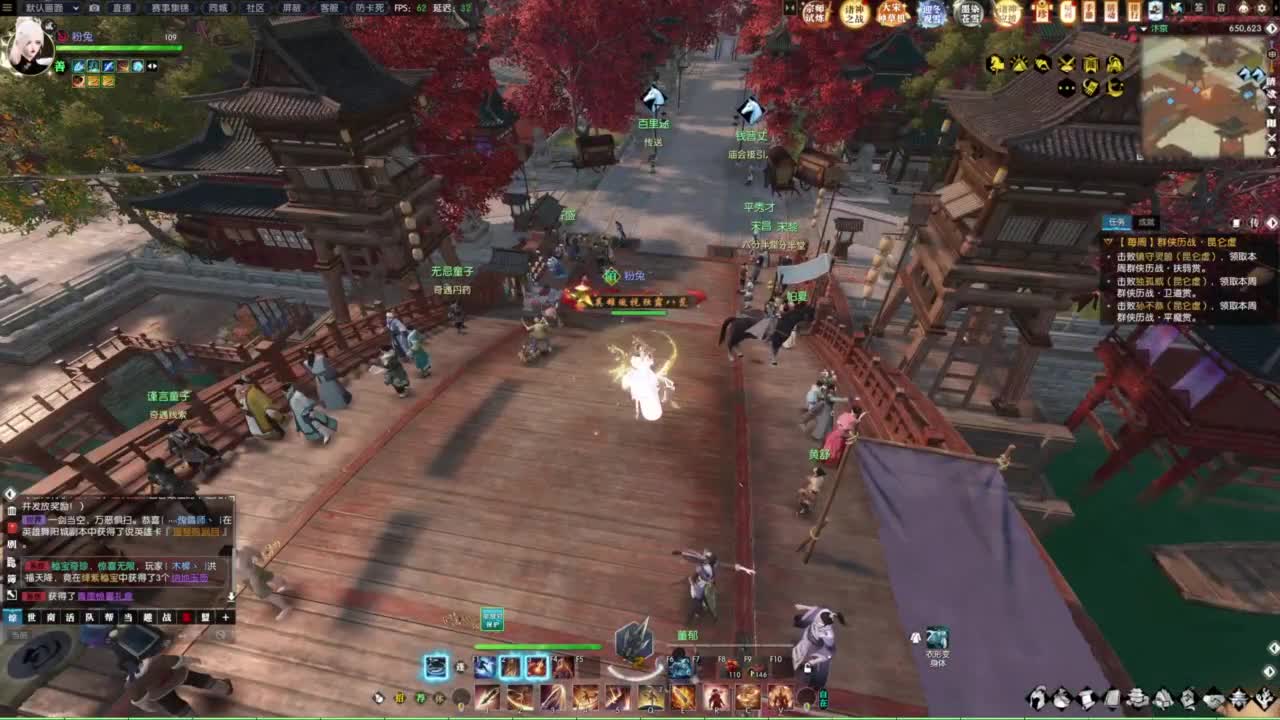Click the camera screenshot icon in the top bar
Viewport: 1280px width, 720px height.
94,10
